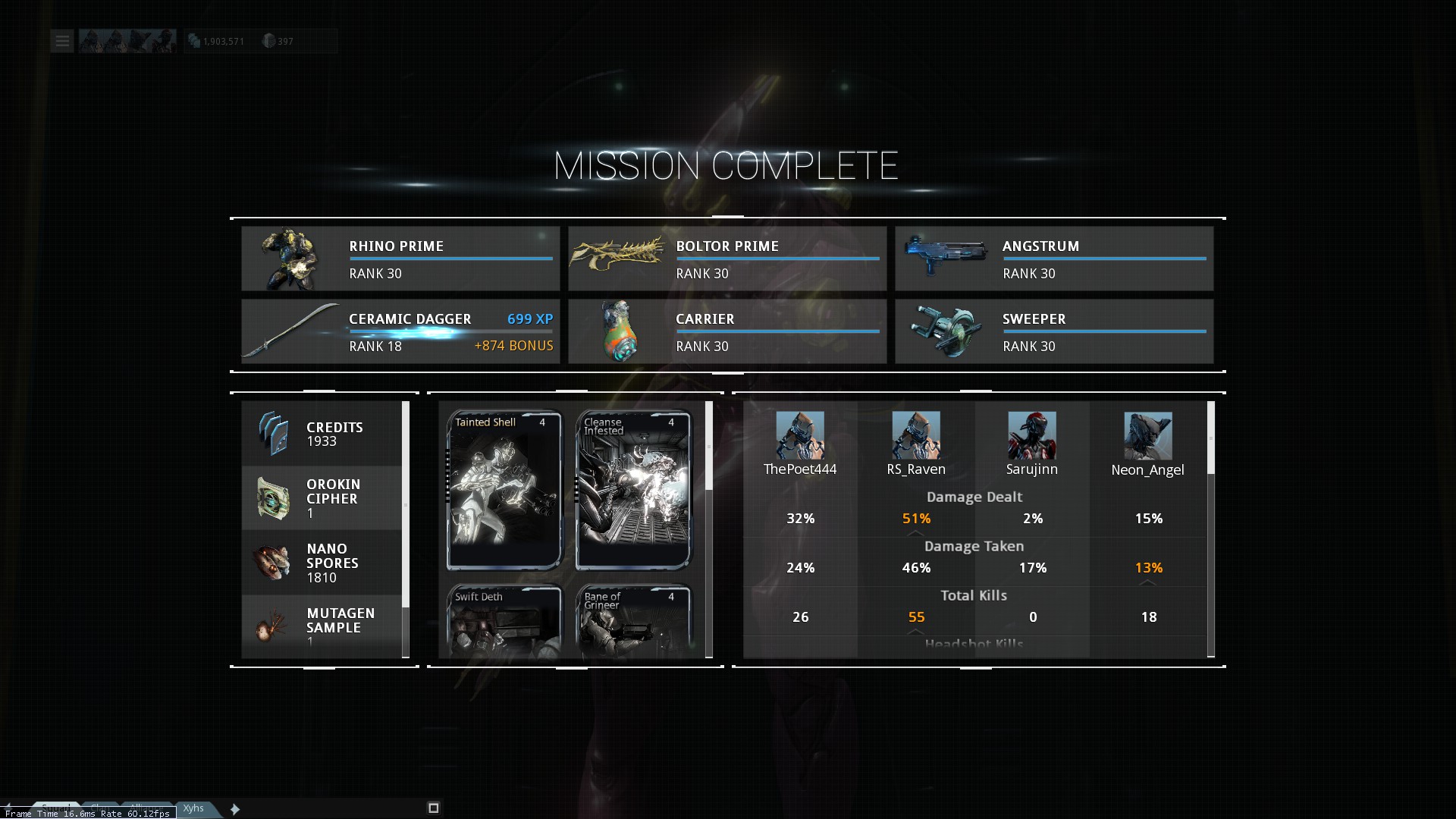The height and width of the screenshot is (819, 1456).
Task: Inspect the Bane of Grineer mod card
Action: 633,620
